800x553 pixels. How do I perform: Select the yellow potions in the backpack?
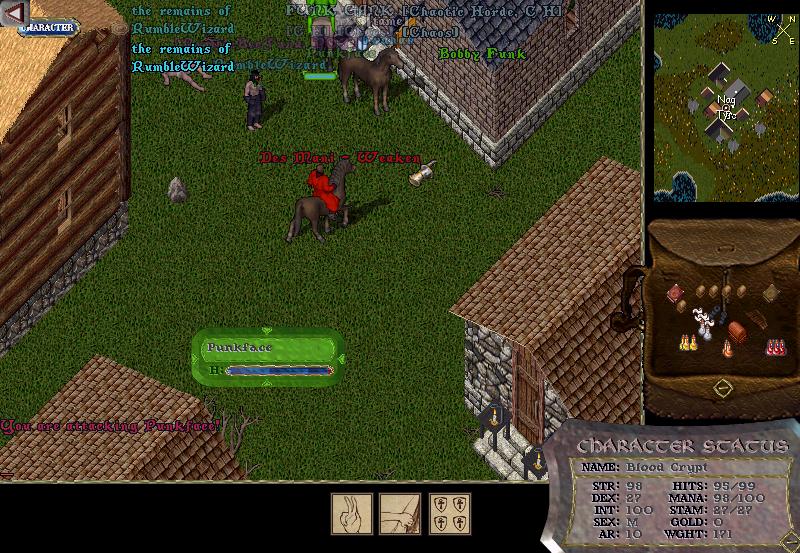[687, 343]
